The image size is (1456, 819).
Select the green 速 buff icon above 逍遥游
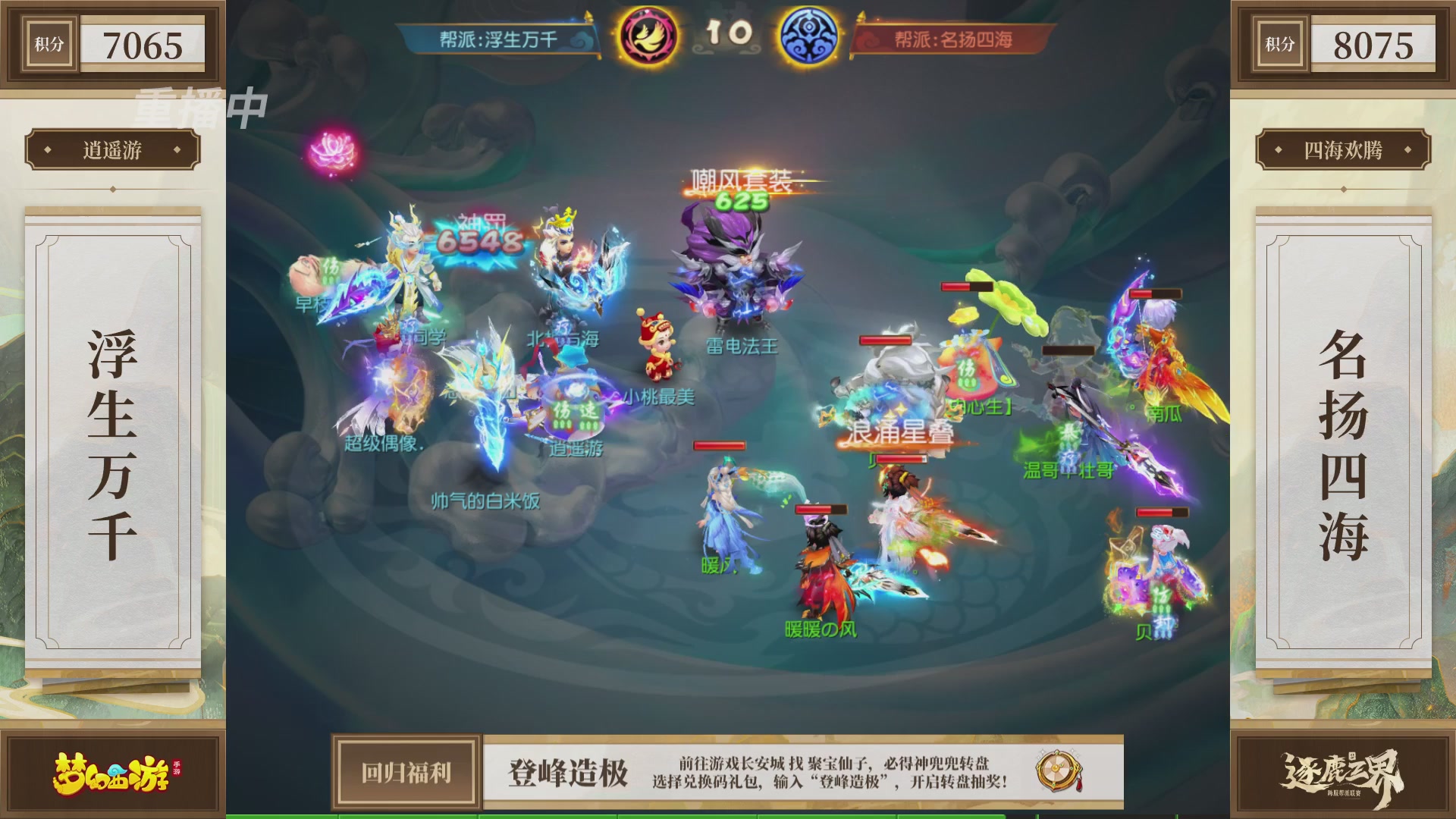tap(590, 410)
